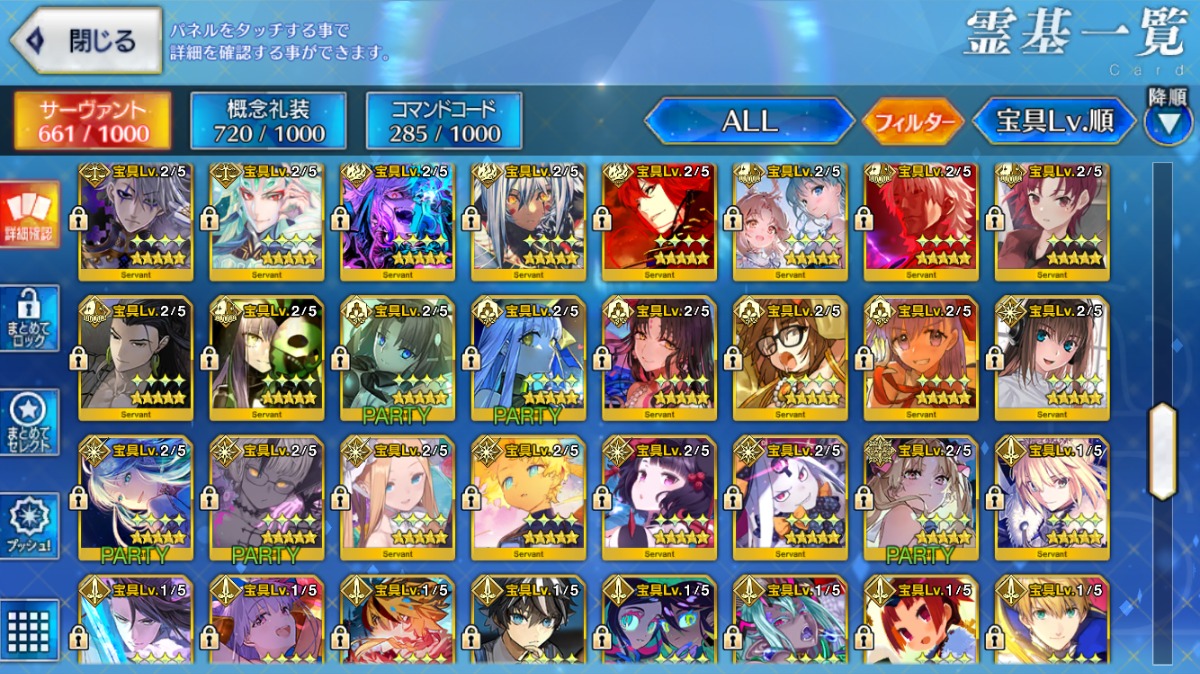The height and width of the screenshot is (674, 1200).
Task: Choose the ALL class selector
Action: pos(749,122)
